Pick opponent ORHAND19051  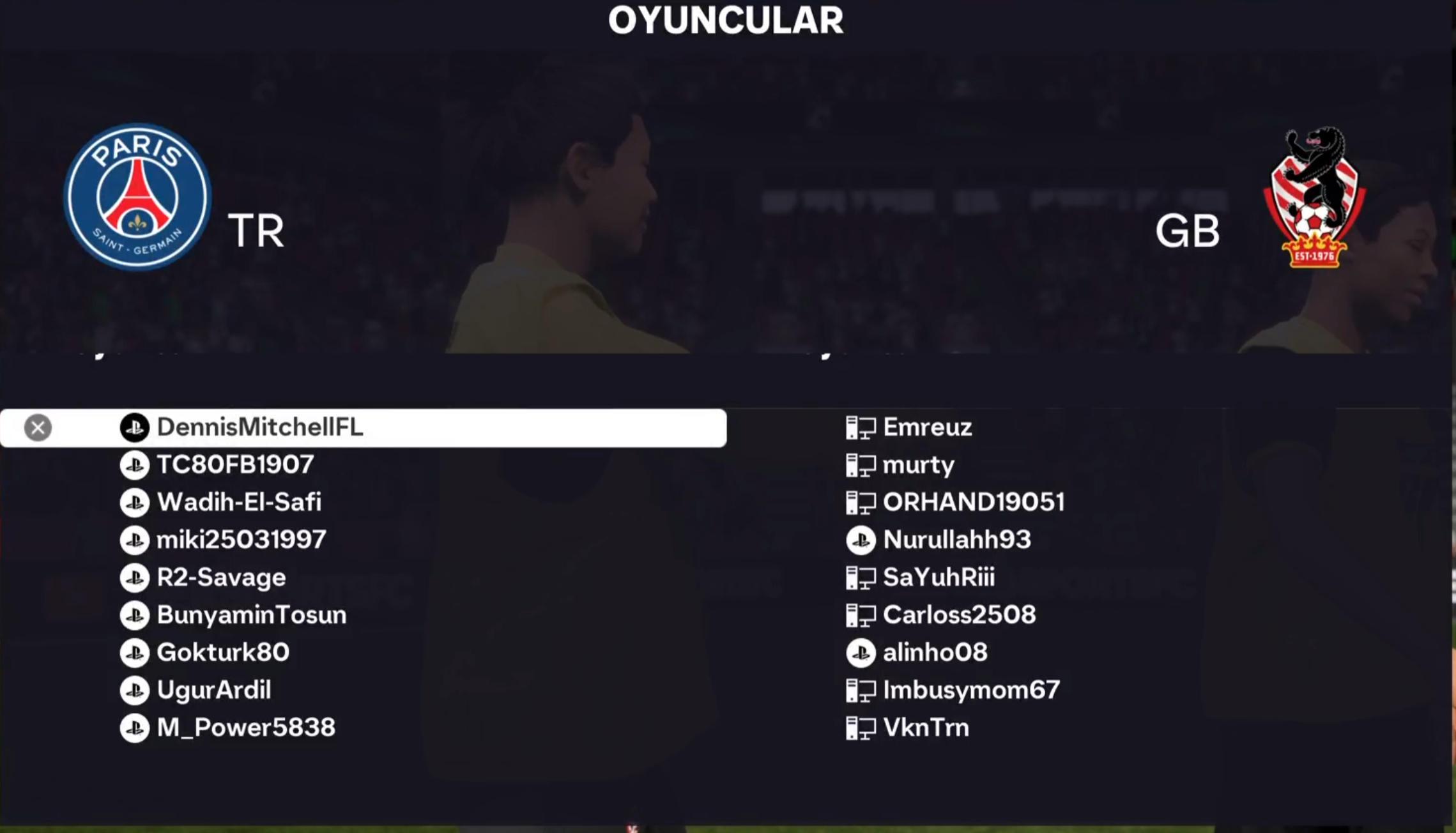point(973,503)
